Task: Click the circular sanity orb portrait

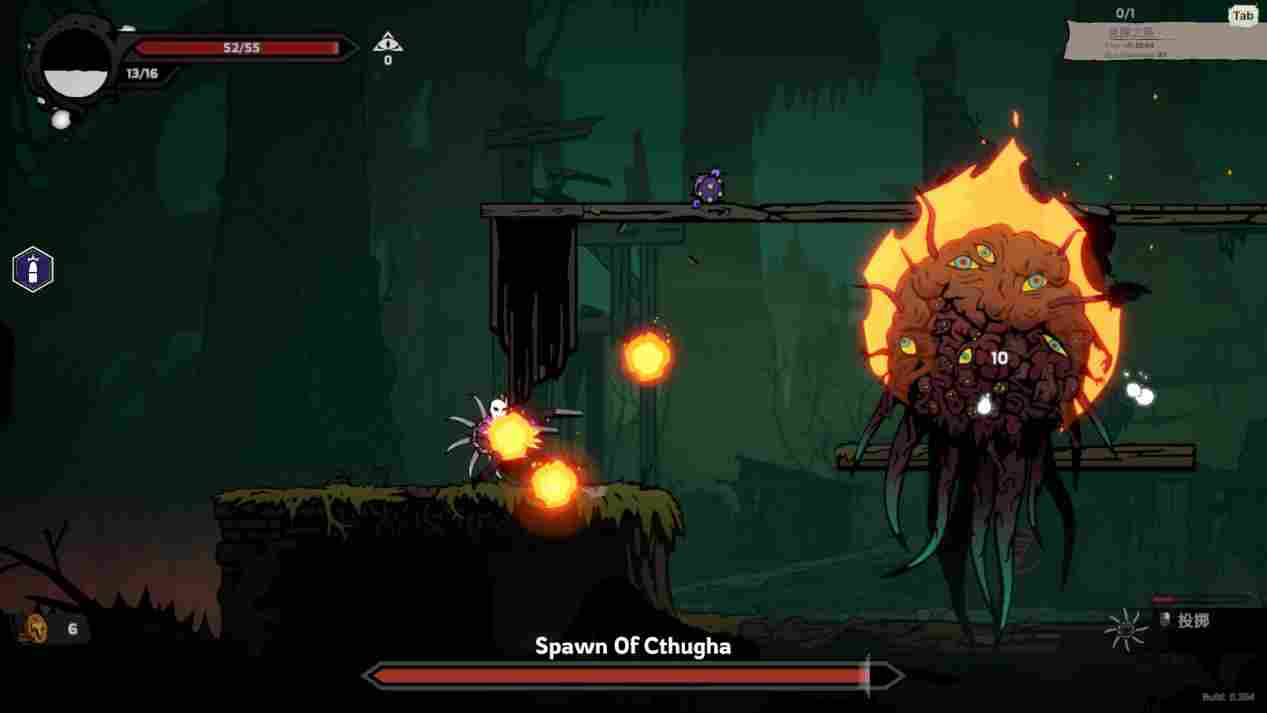Action: click(x=75, y=65)
